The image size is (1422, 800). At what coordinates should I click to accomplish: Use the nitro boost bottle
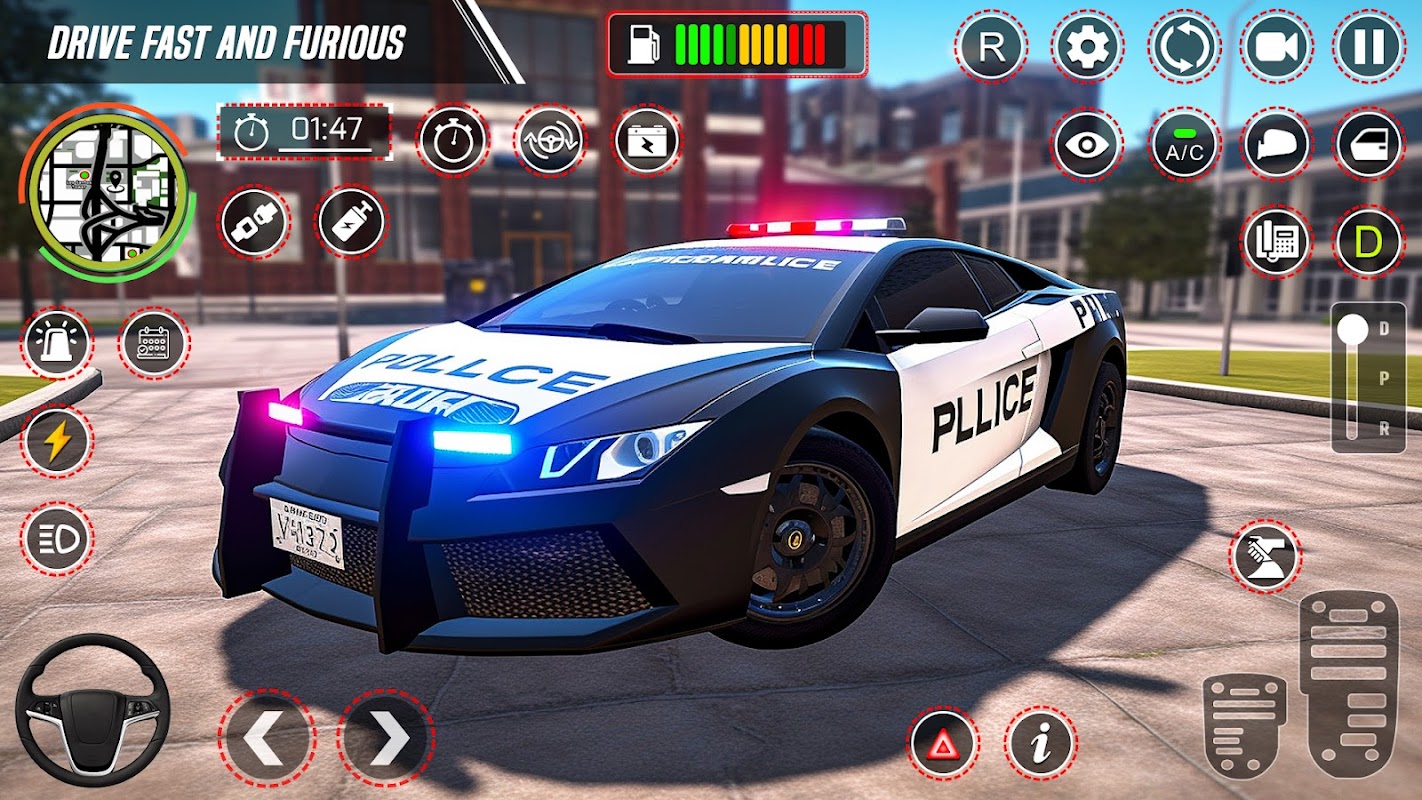[x=351, y=222]
